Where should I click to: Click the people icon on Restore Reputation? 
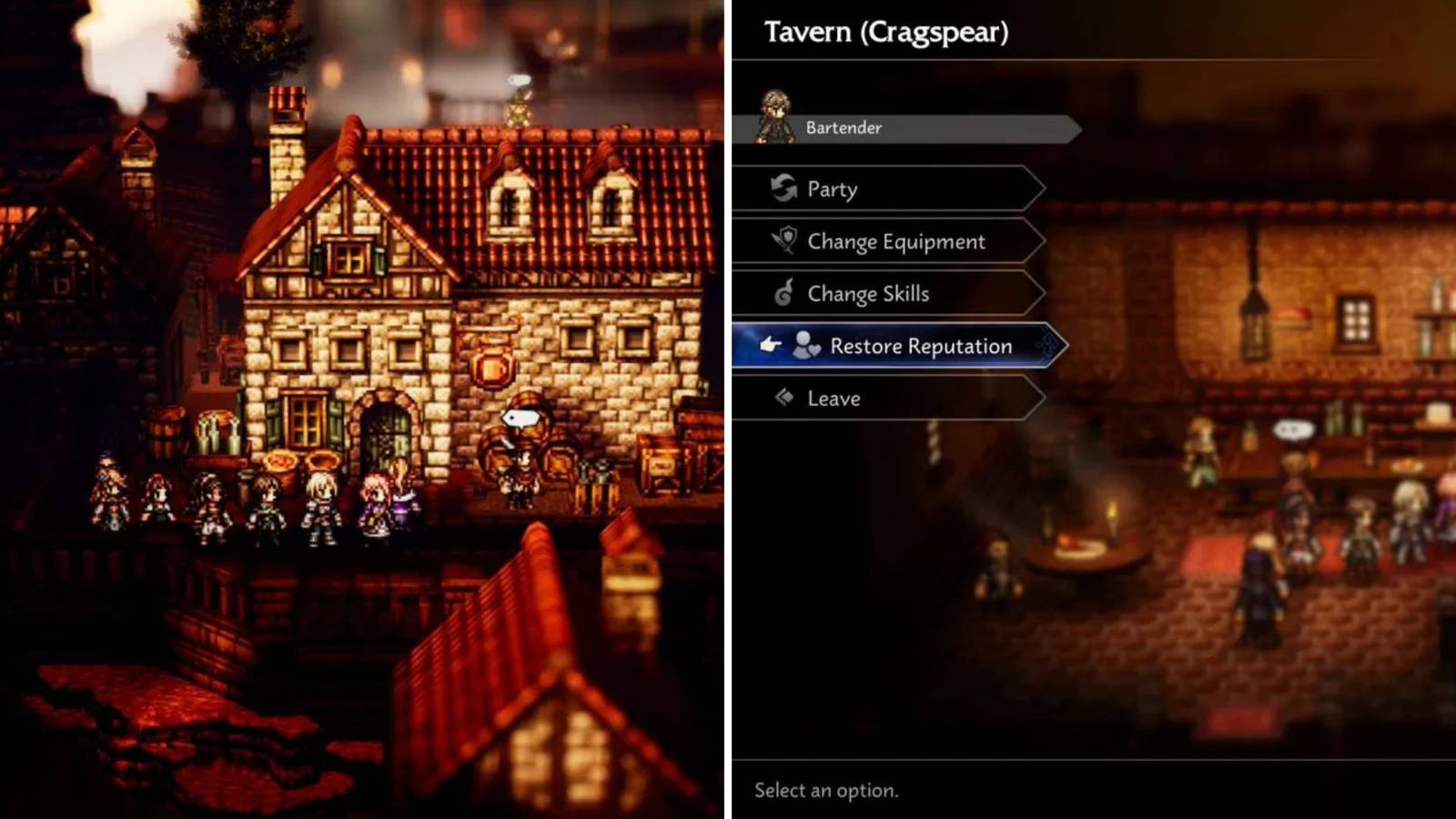808,346
